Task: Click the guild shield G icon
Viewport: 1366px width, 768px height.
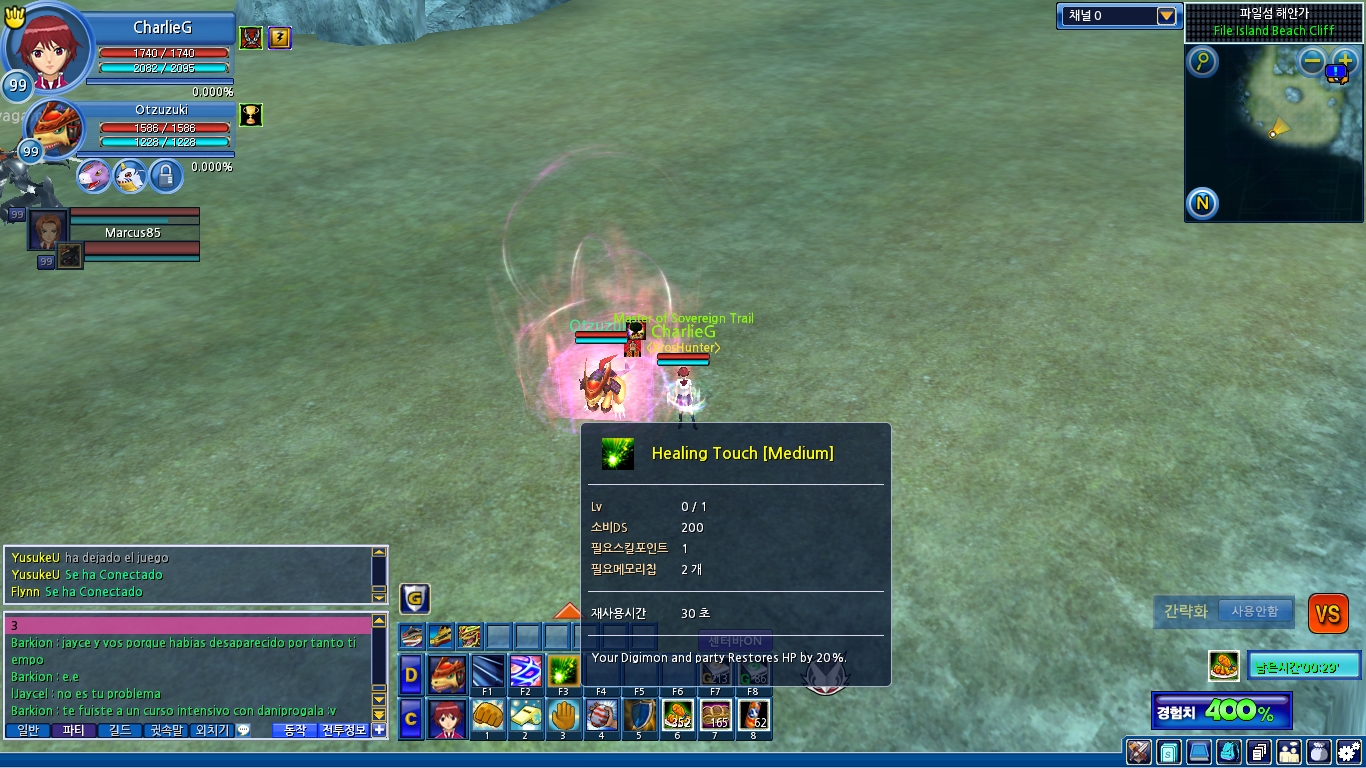Action: [x=415, y=599]
